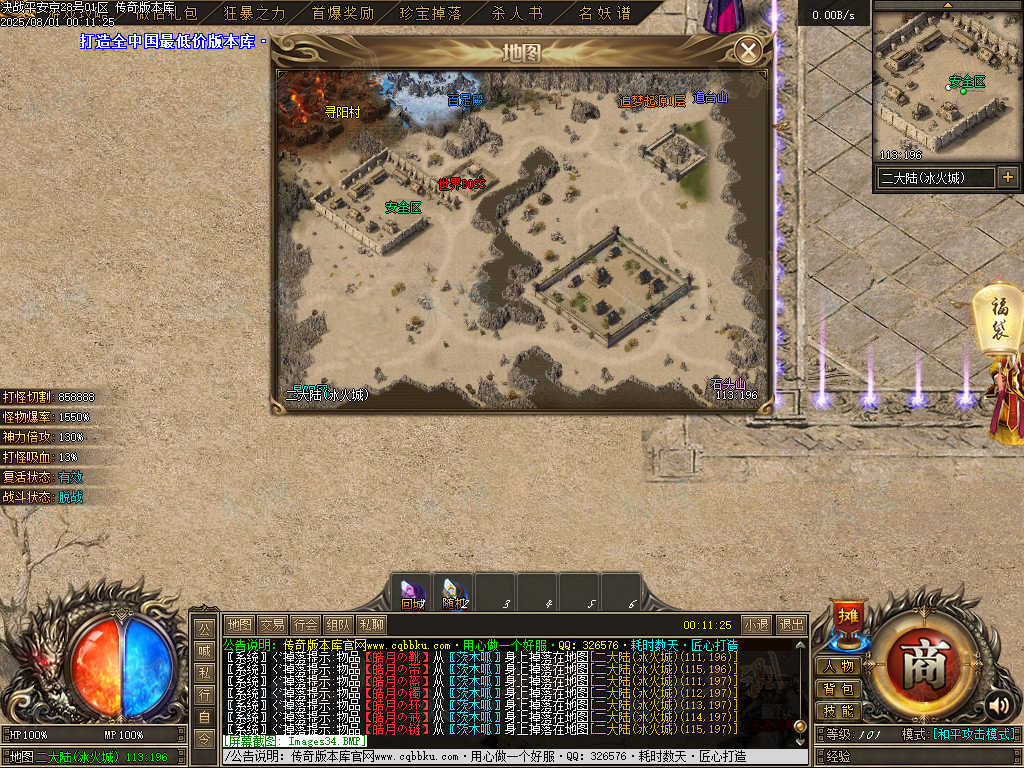
Task: Close the 地图 map window
Action: 748,50
